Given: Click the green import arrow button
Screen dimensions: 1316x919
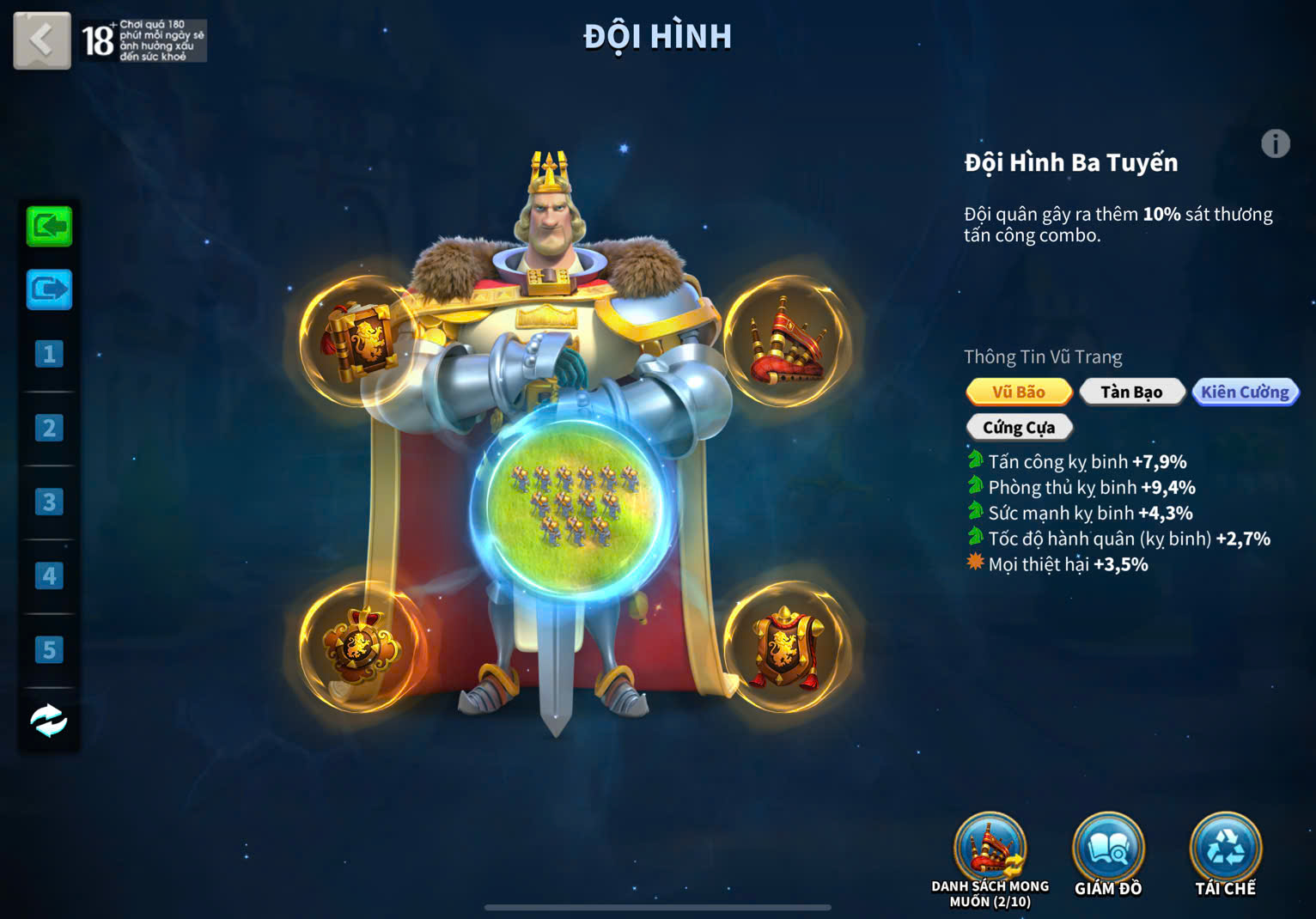Looking at the screenshot, I should [x=49, y=227].
